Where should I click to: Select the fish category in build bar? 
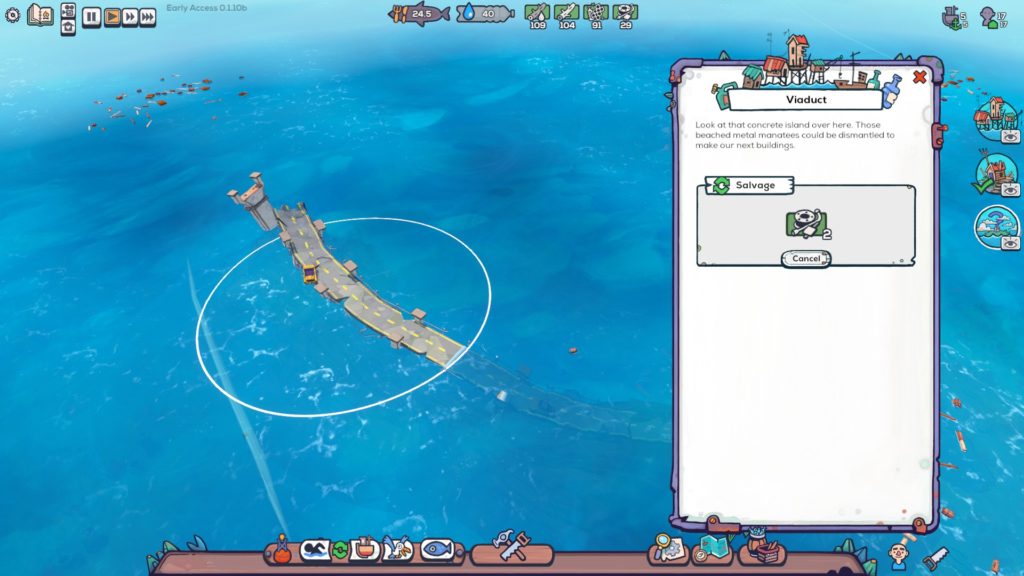tap(437, 549)
